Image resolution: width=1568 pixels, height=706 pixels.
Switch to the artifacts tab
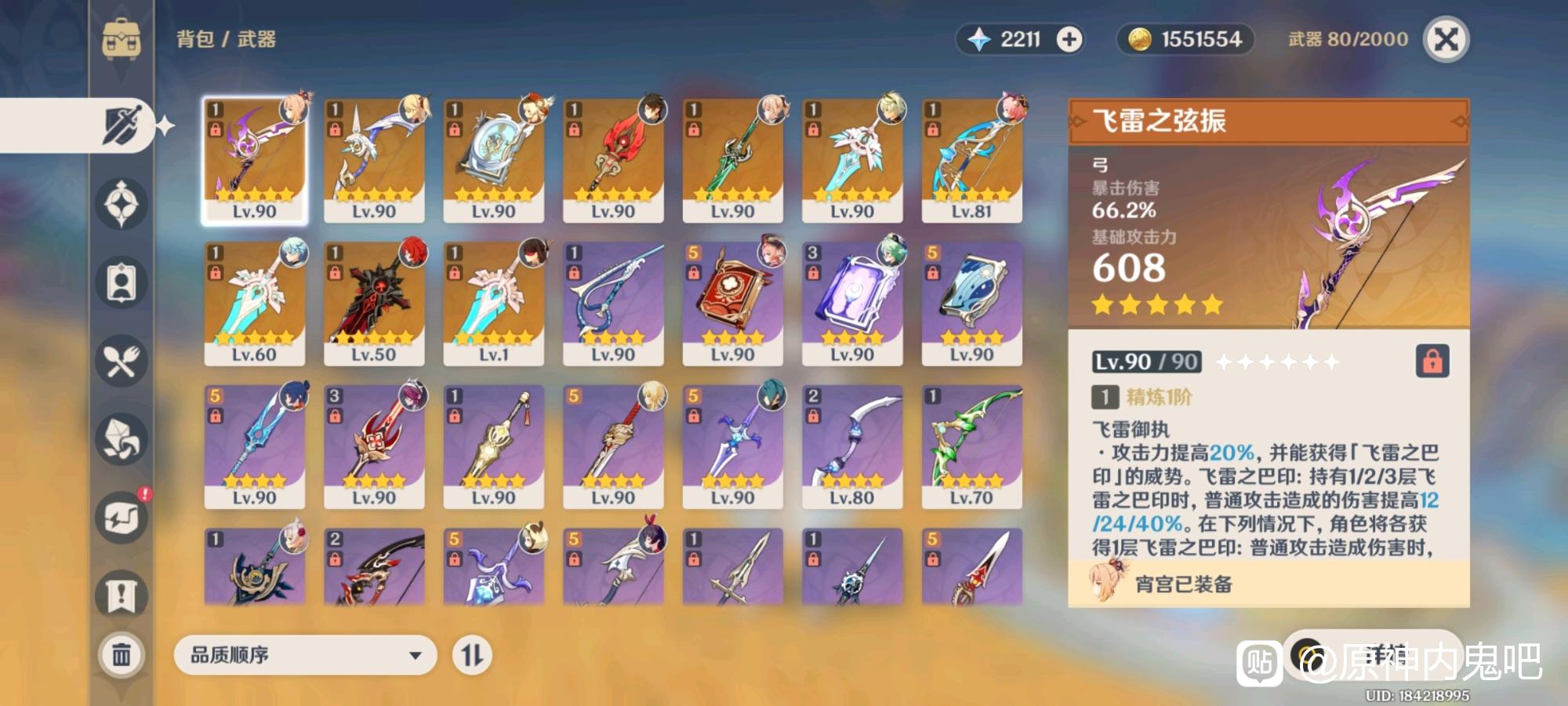122,204
